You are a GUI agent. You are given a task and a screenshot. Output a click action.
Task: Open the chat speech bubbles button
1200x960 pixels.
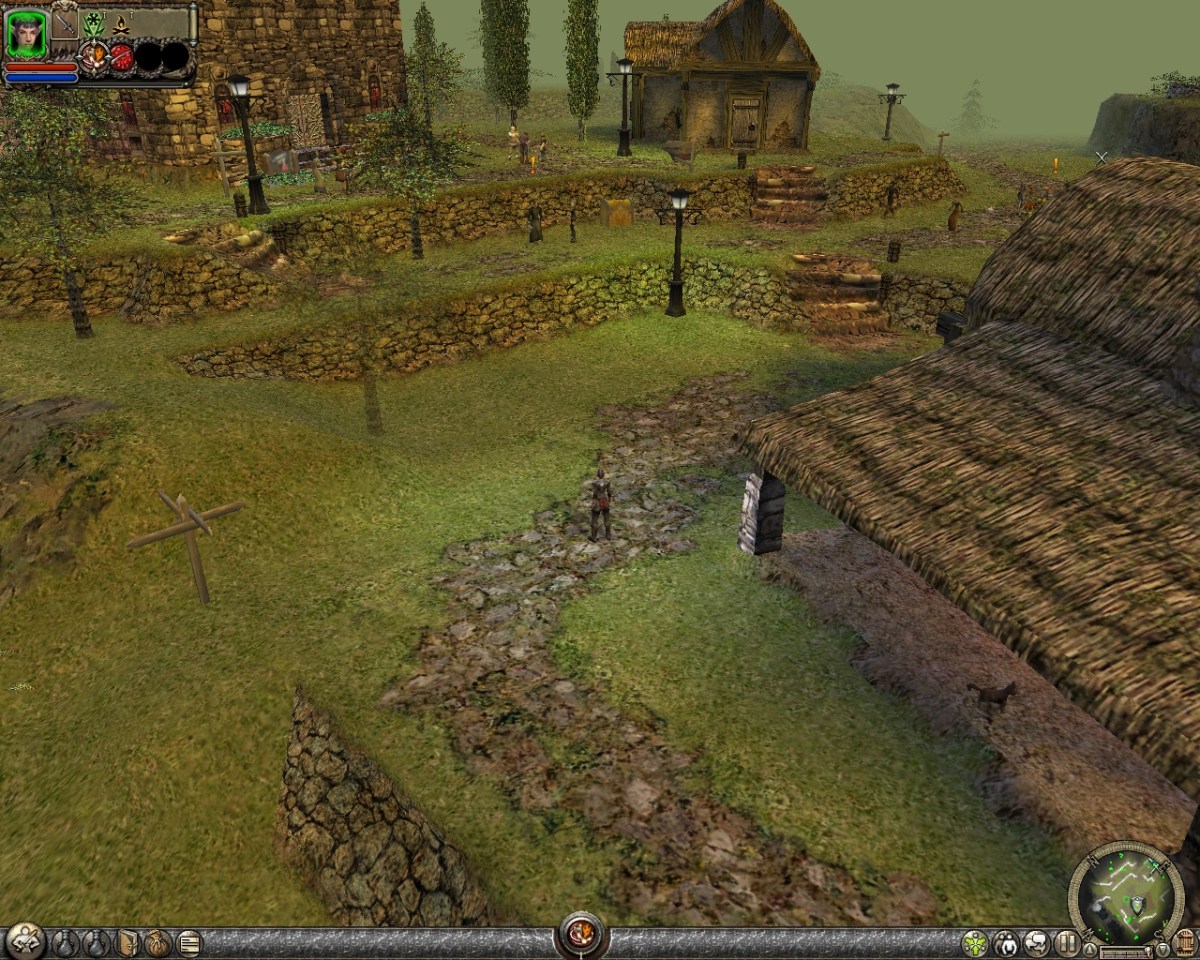point(1037,943)
